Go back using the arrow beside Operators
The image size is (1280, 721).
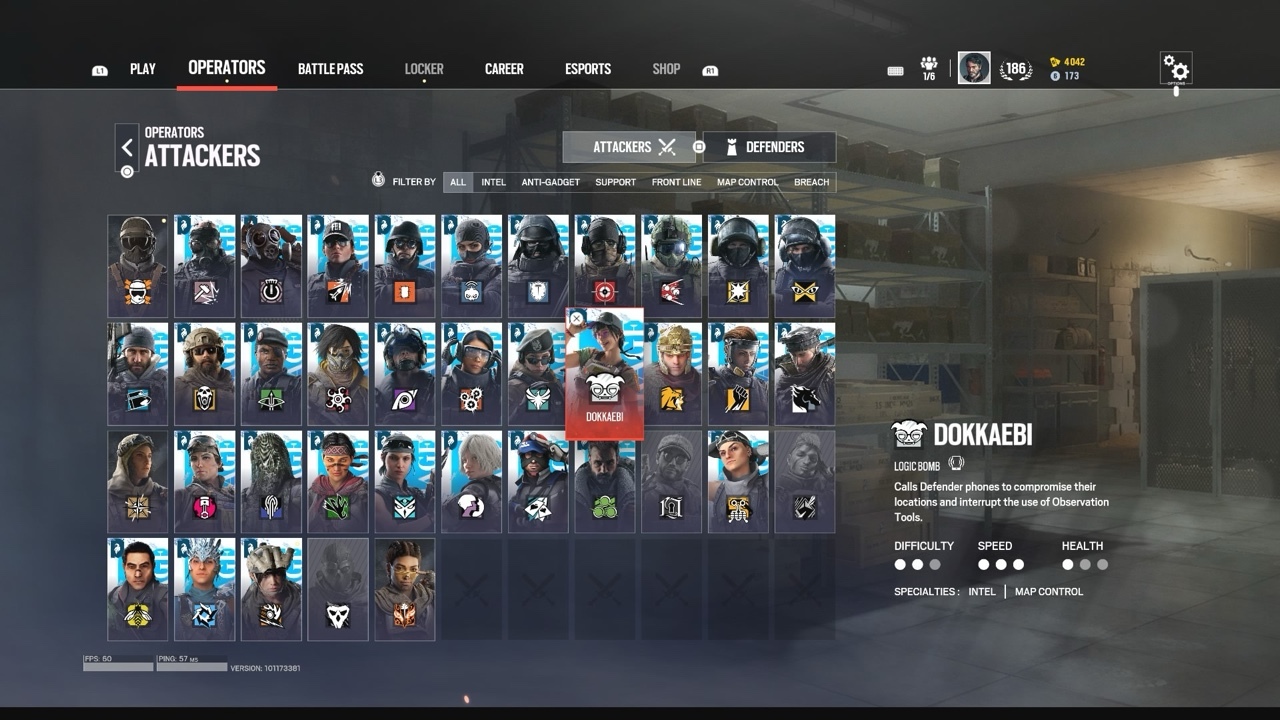[x=127, y=148]
